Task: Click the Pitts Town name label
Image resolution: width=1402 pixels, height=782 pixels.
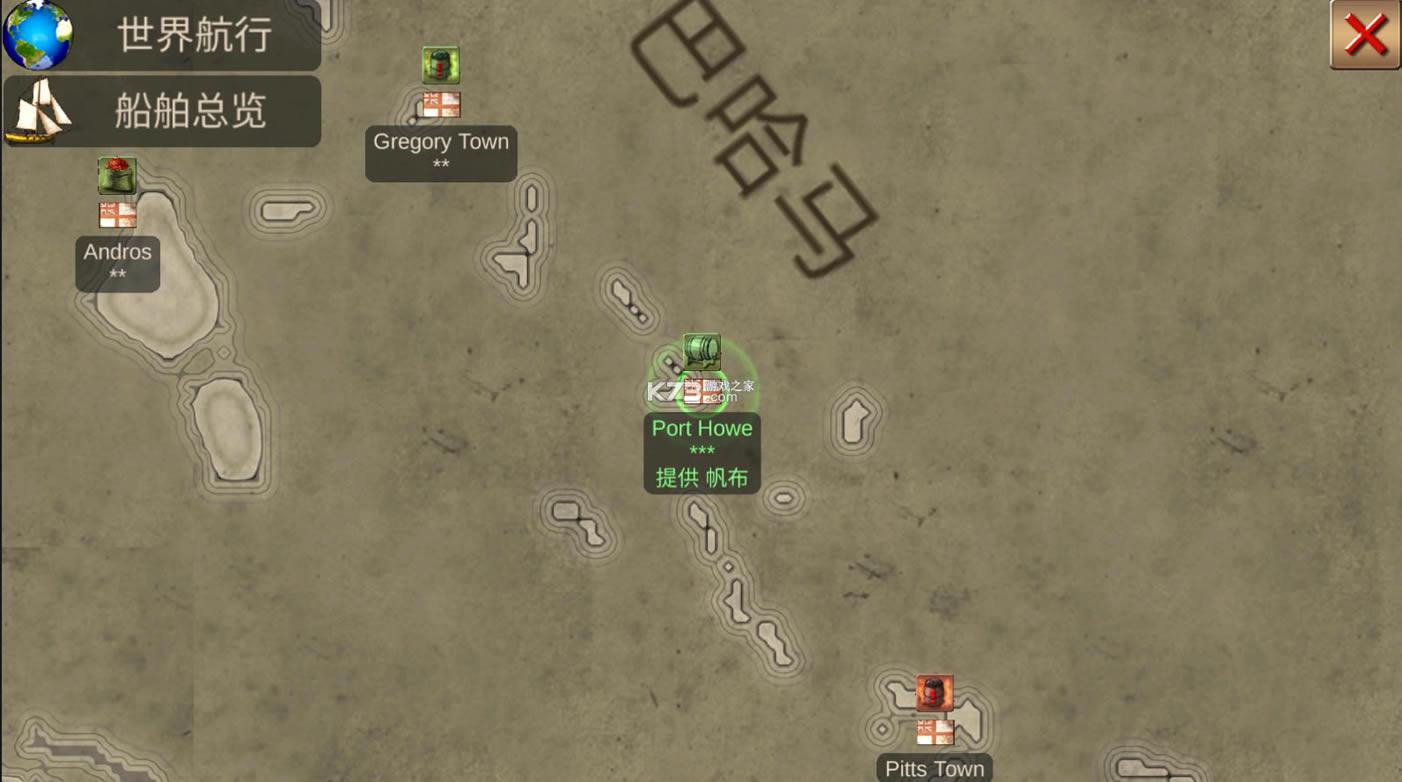Action: pyautogui.click(x=934, y=768)
